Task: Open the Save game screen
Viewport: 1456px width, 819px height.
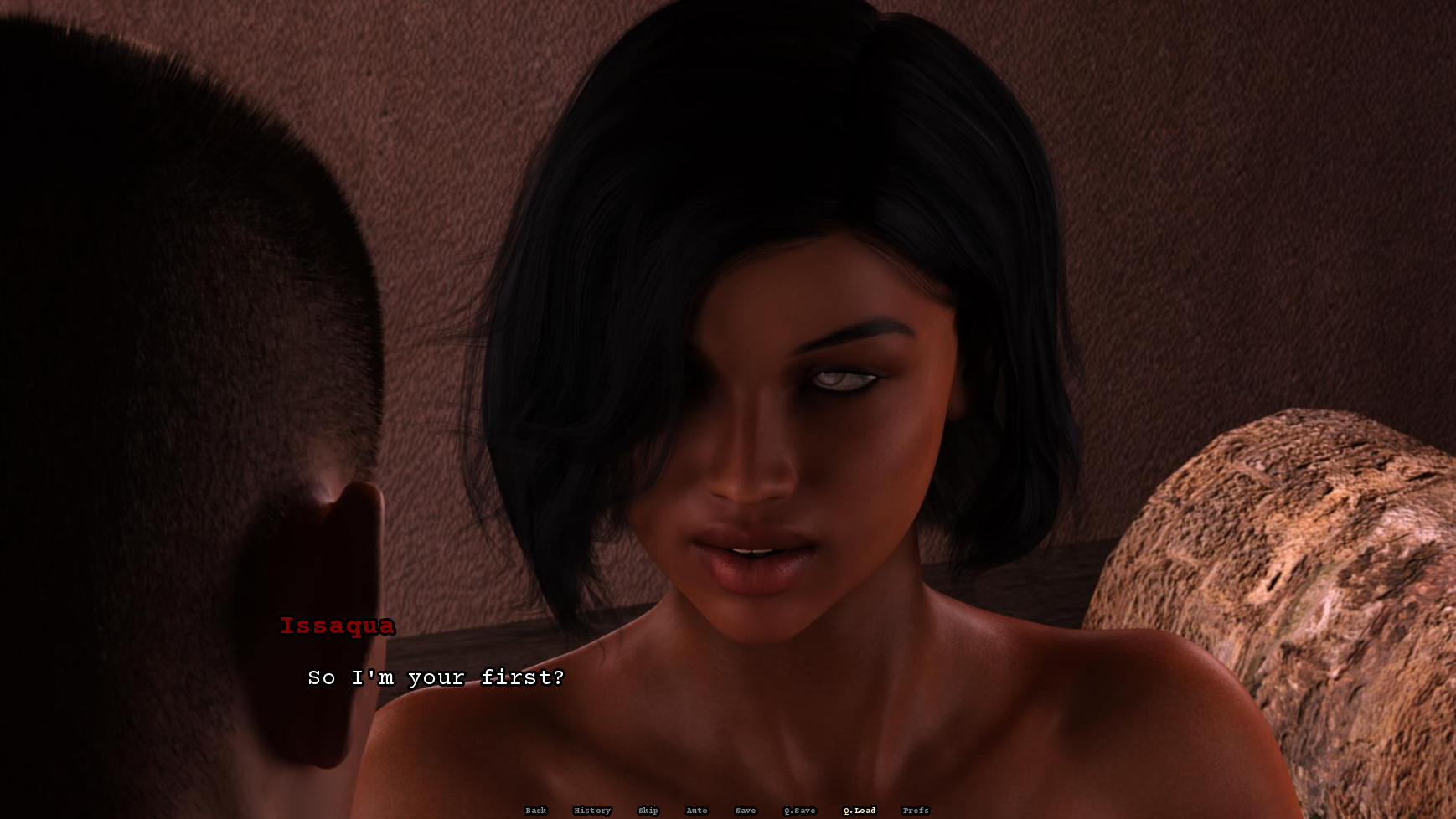Action: click(745, 811)
